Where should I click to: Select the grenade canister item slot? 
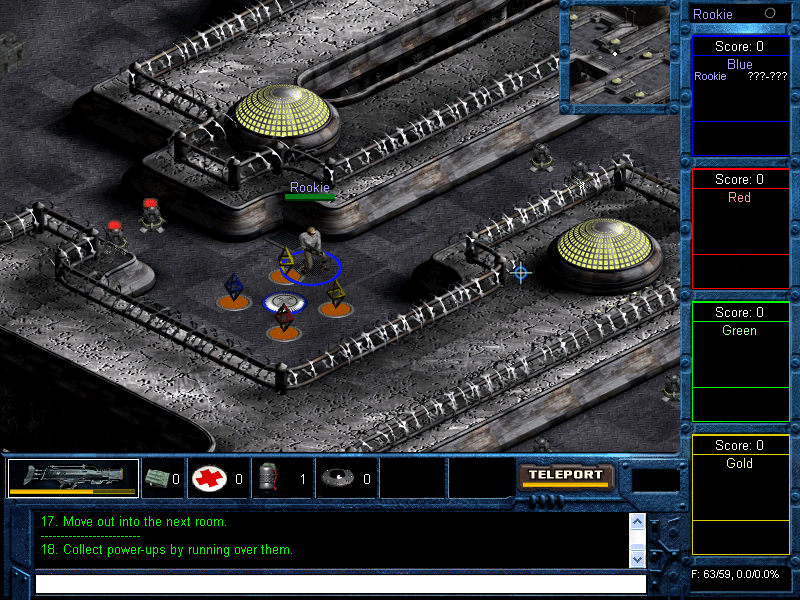tap(267, 478)
